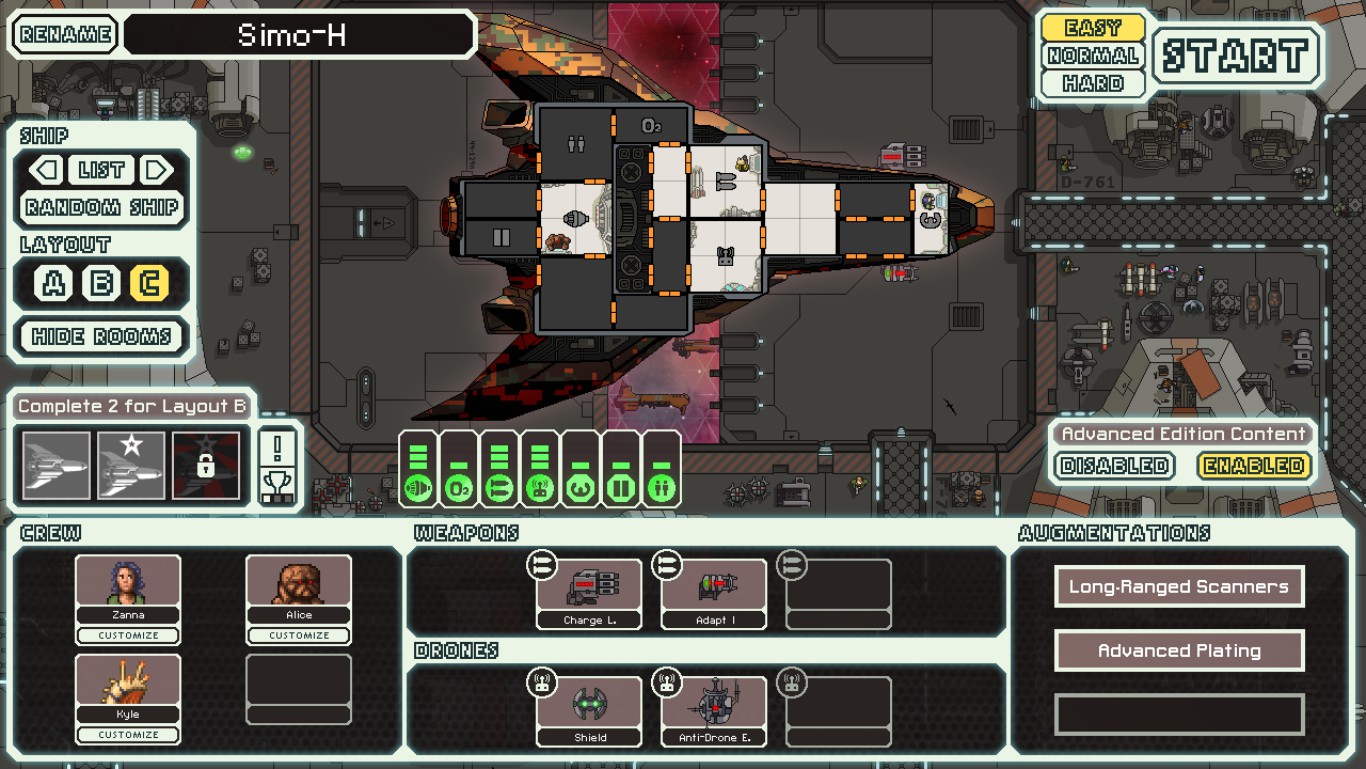Enable Advanced Edition Content
The height and width of the screenshot is (769, 1366).
[x=1254, y=466]
